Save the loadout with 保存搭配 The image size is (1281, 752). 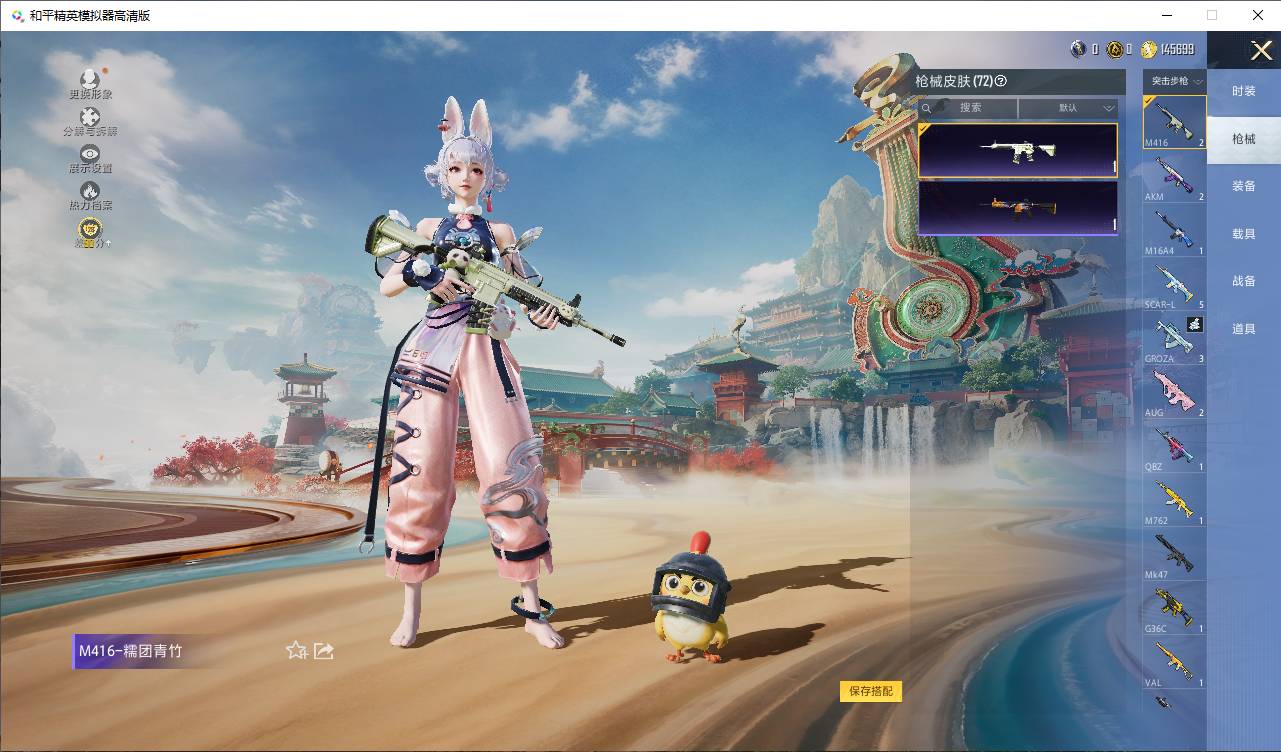pos(871,691)
